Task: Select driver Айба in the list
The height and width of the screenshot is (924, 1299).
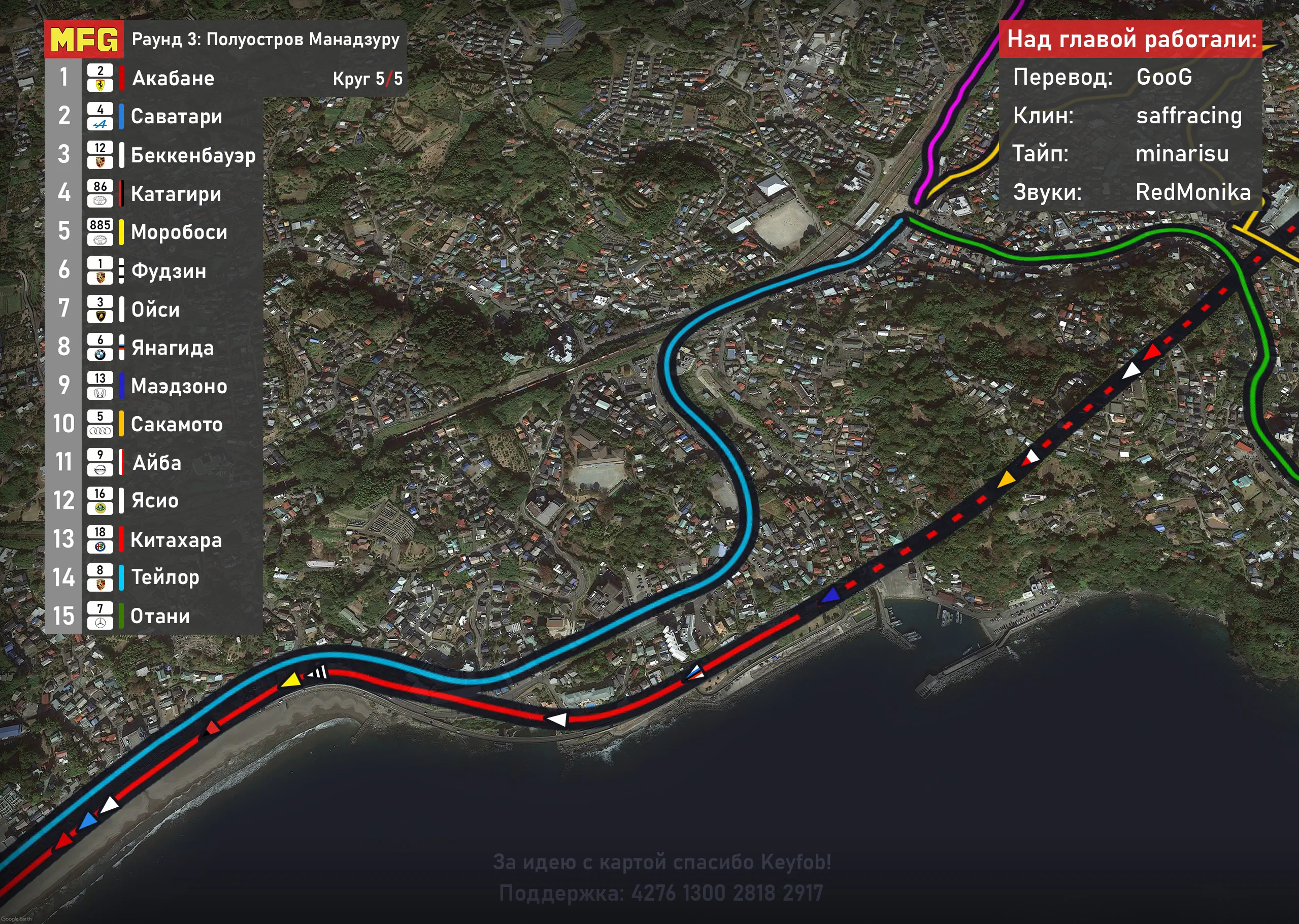Action: pyautogui.click(x=156, y=463)
